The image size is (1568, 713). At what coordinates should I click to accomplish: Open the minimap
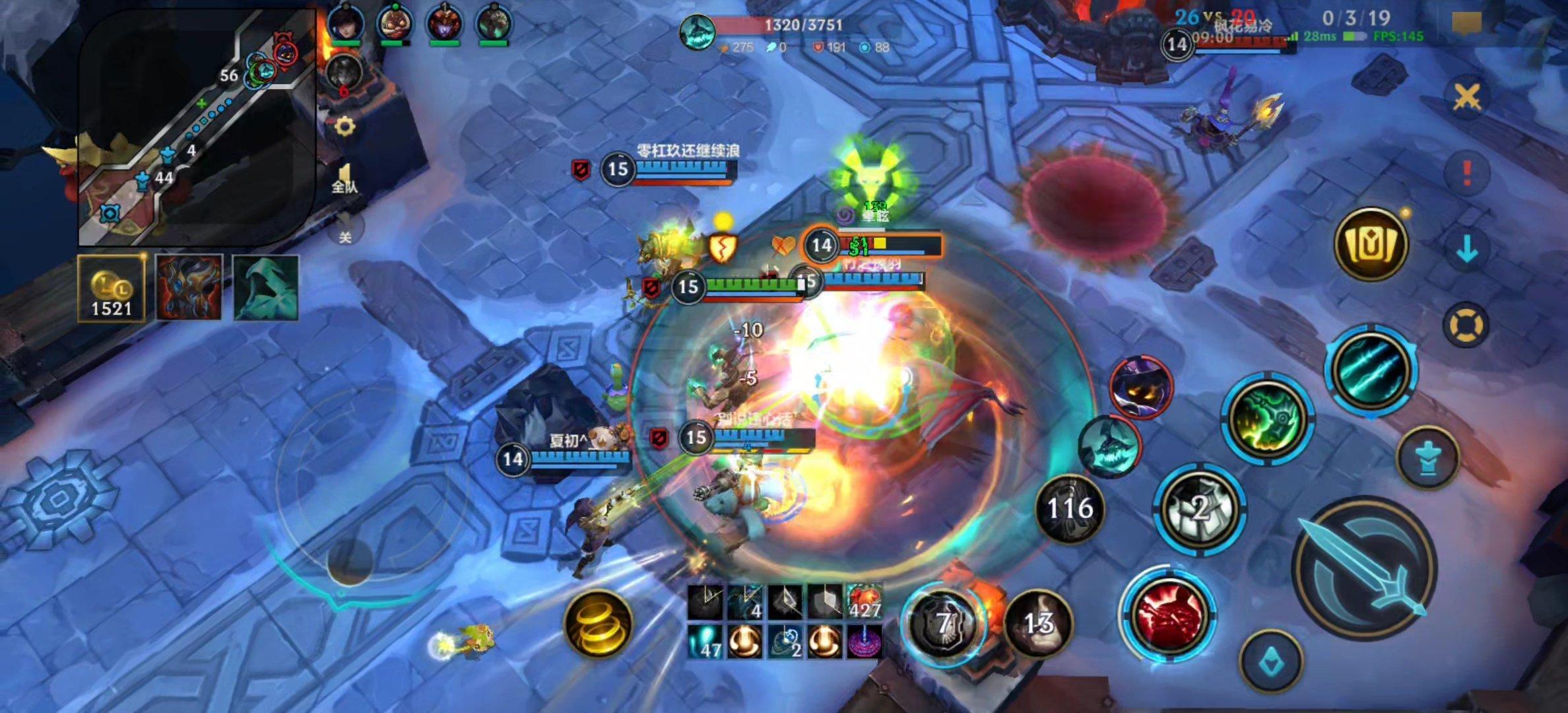tap(197, 127)
